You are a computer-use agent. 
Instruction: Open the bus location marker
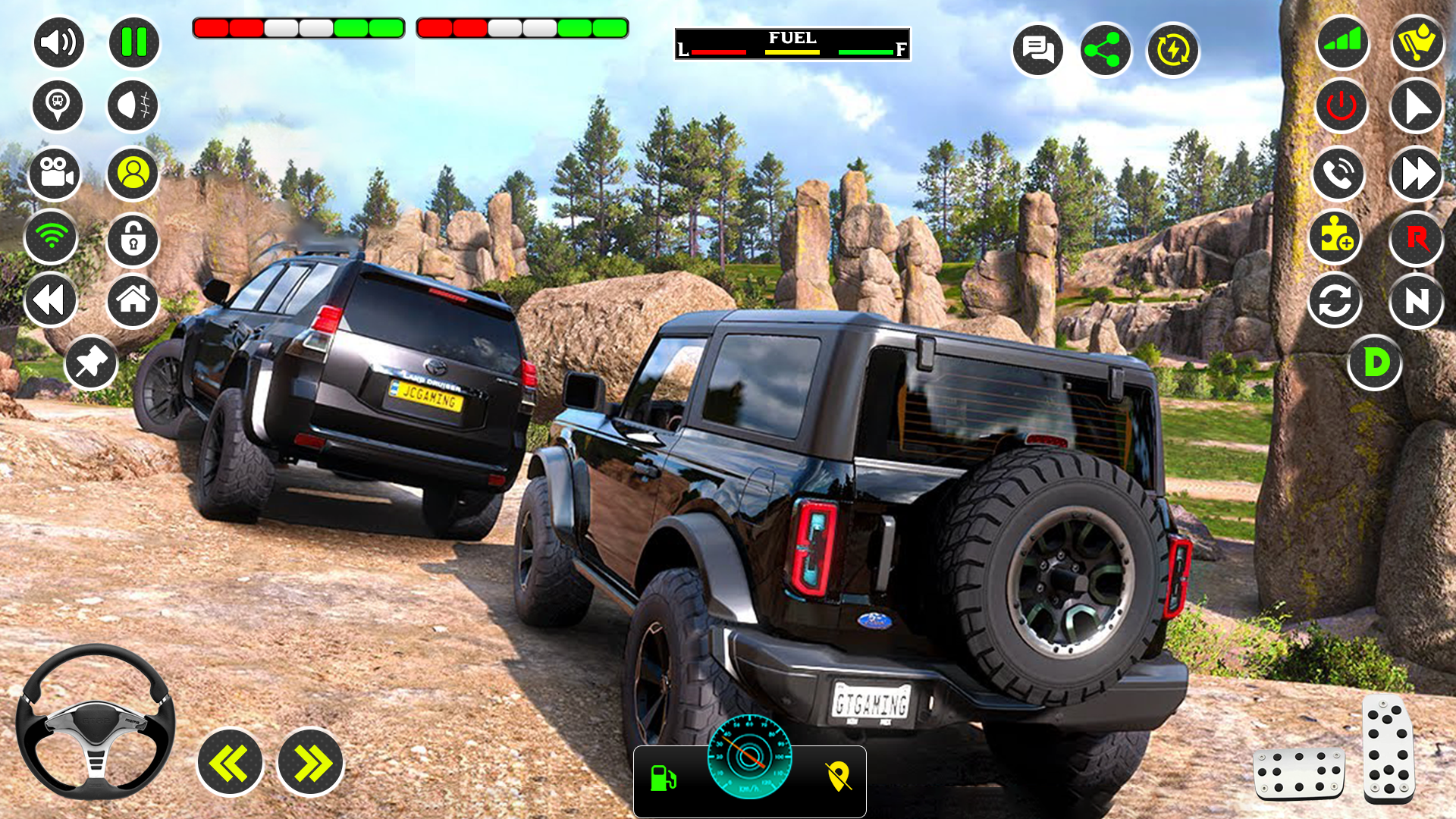click(58, 105)
